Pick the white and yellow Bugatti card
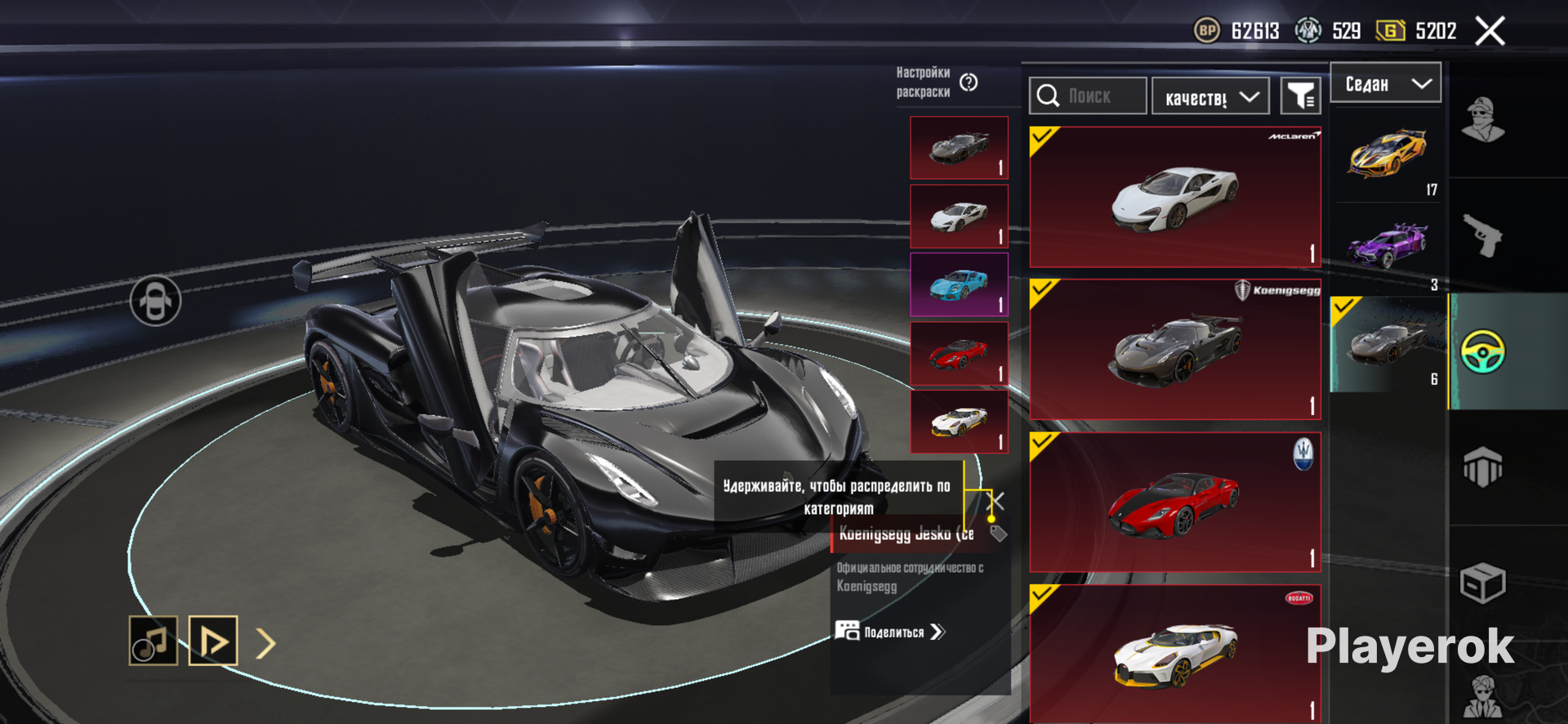 point(1174,653)
